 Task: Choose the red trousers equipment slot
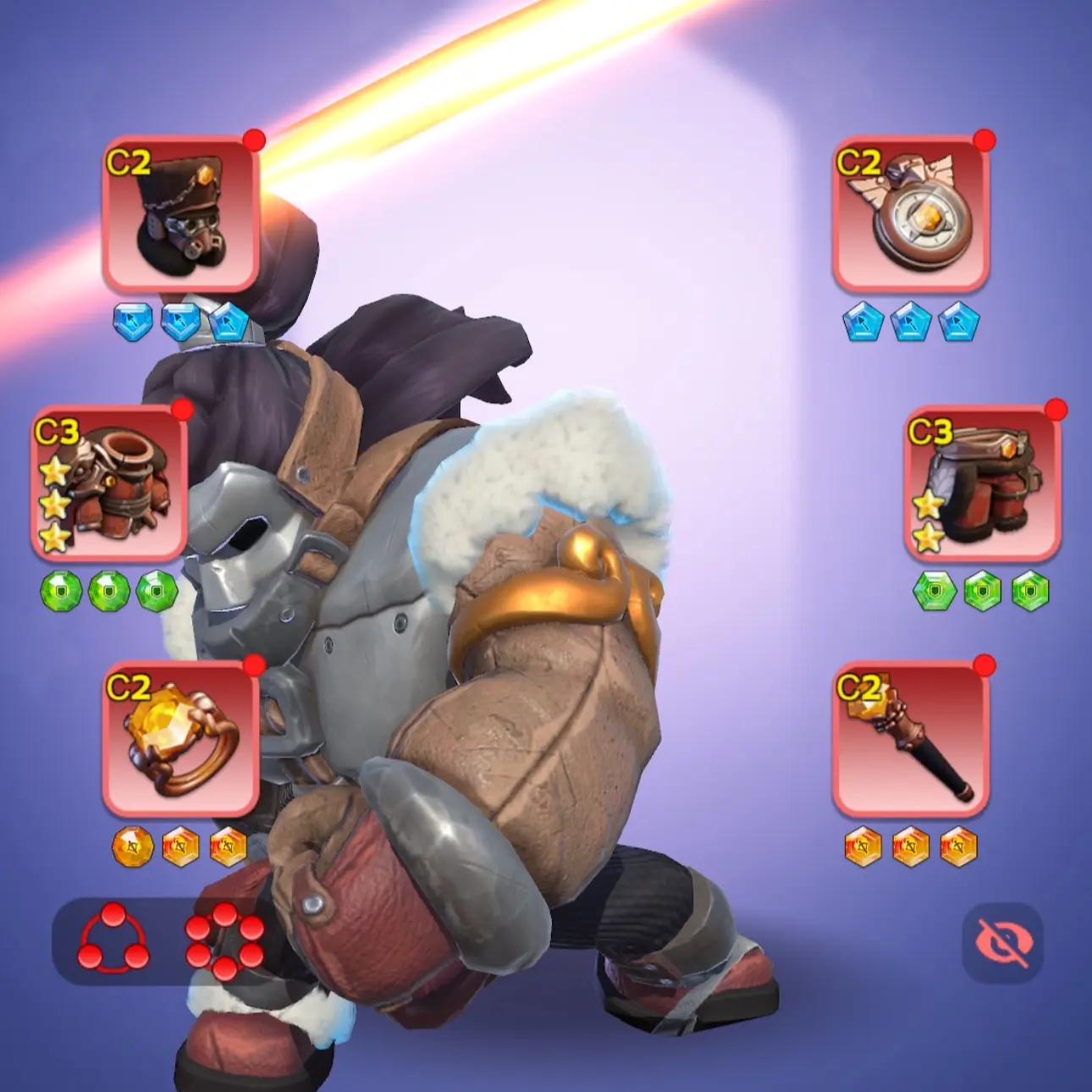[982, 484]
